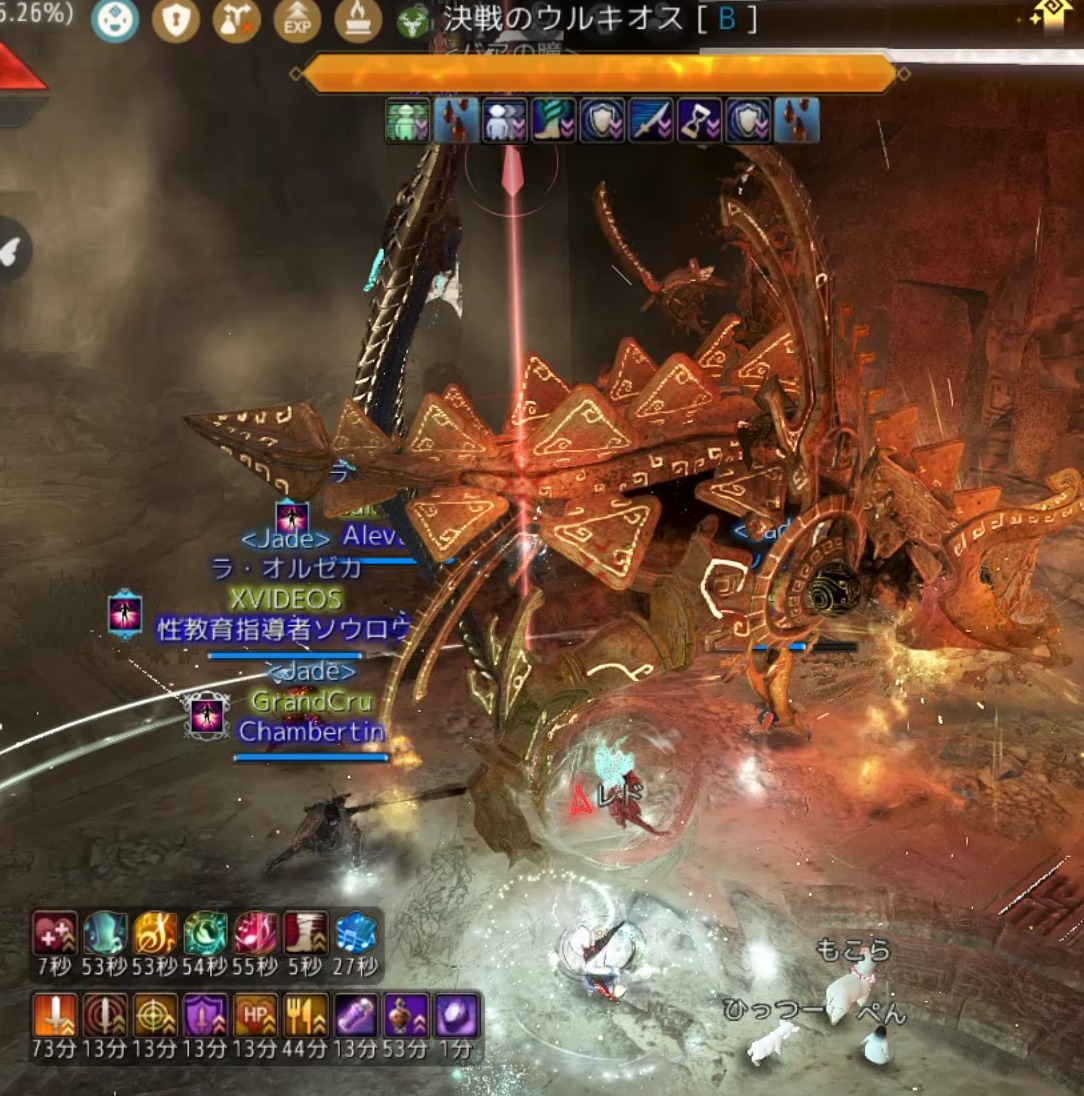Inspect the sword debuff on boss
This screenshot has height=1096, width=1084.
pyautogui.click(x=651, y=120)
